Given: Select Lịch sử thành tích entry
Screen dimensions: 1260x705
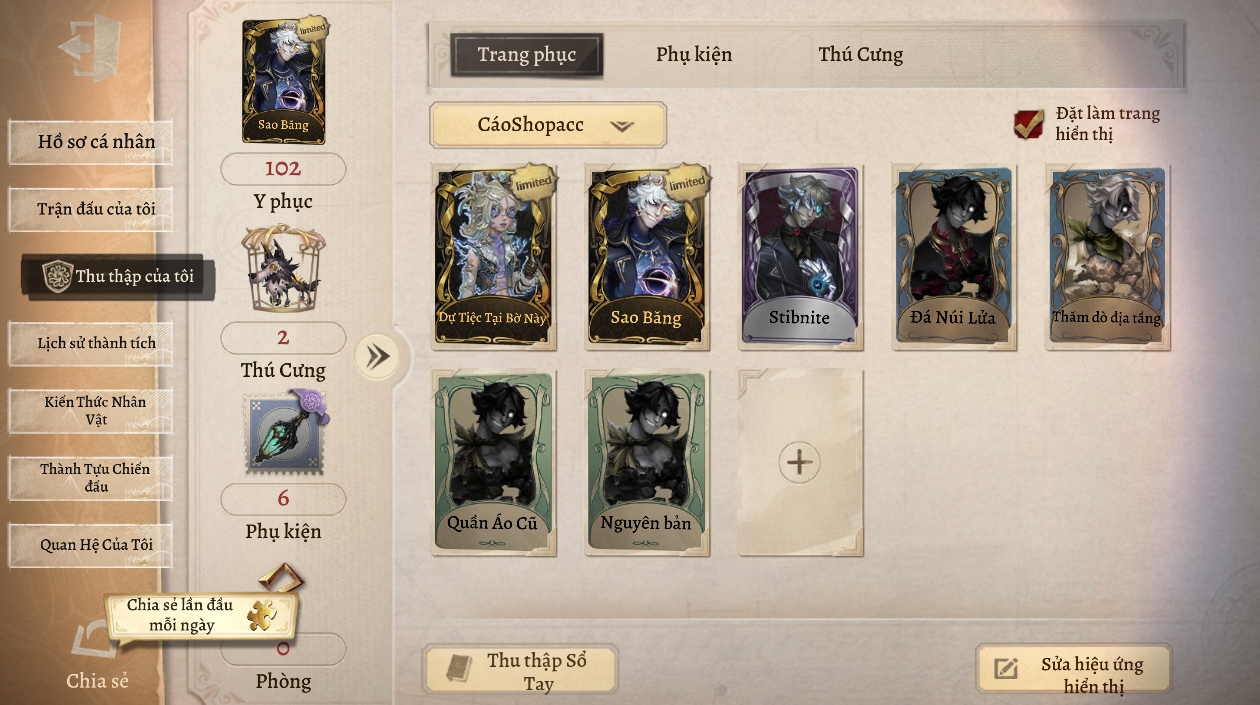Looking at the screenshot, I should pyautogui.click(x=91, y=343).
